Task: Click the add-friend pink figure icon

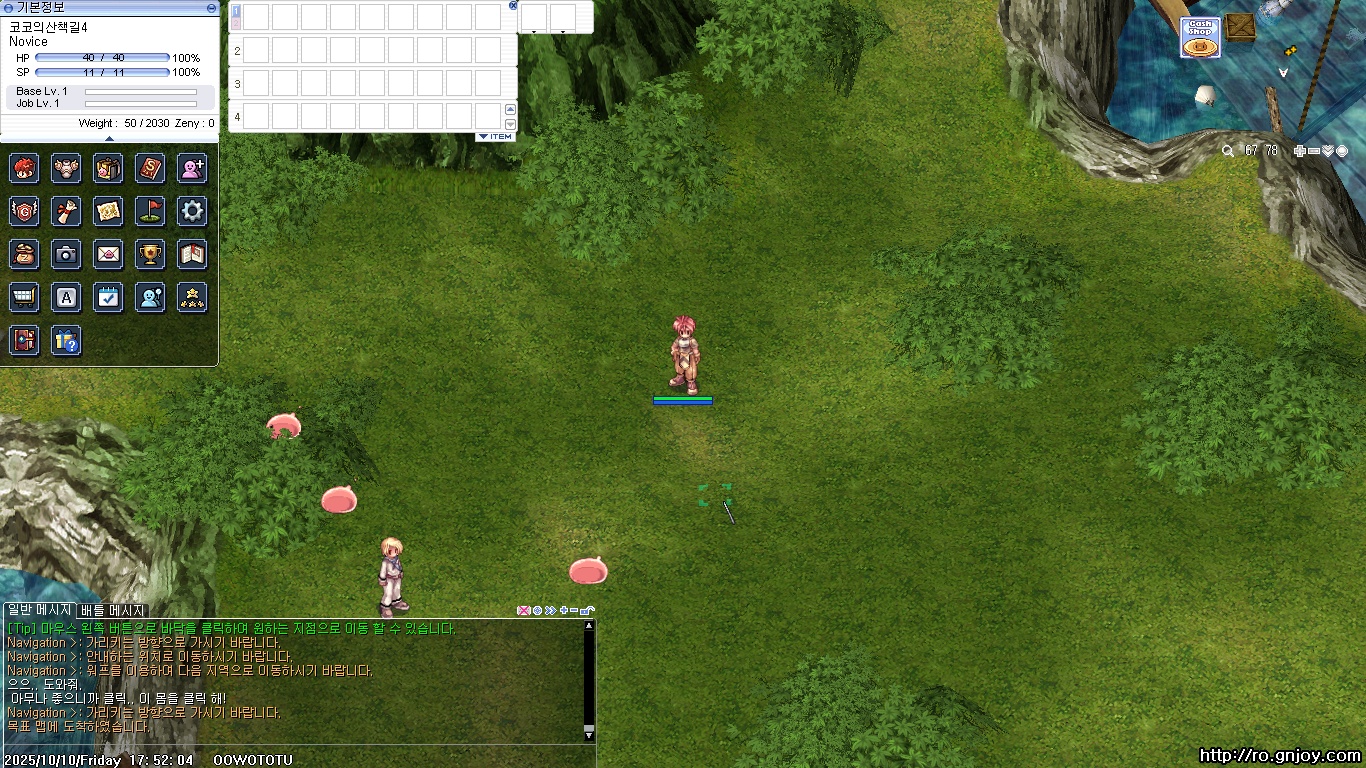Action: [x=192, y=168]
